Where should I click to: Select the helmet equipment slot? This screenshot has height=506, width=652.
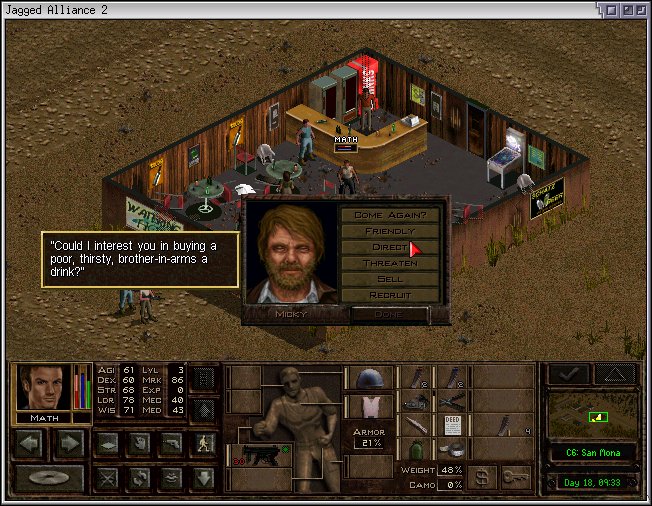pos(368,378)
